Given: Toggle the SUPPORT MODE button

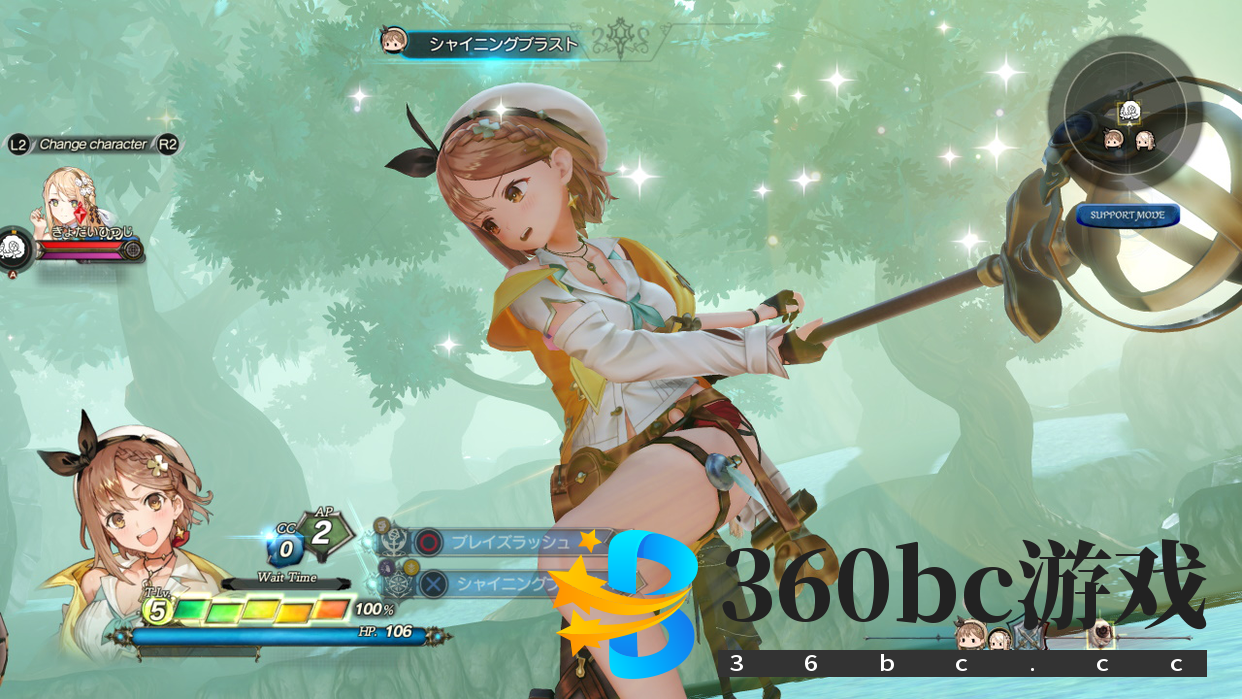Looking at the screenshot, I should point(1128,215).
